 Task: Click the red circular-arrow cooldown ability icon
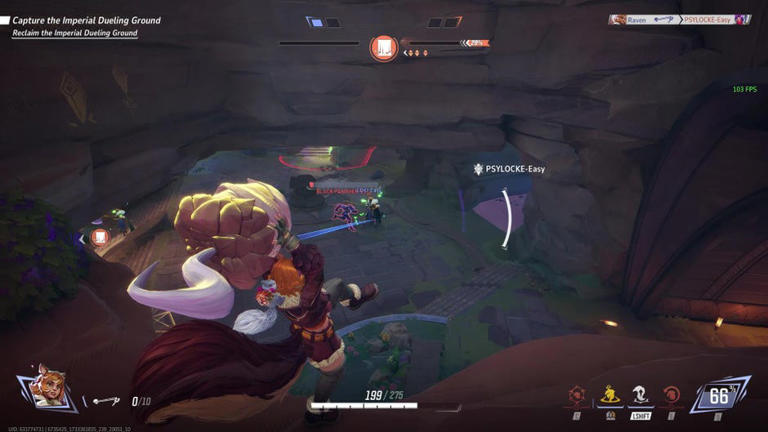[x=671, y=395]
